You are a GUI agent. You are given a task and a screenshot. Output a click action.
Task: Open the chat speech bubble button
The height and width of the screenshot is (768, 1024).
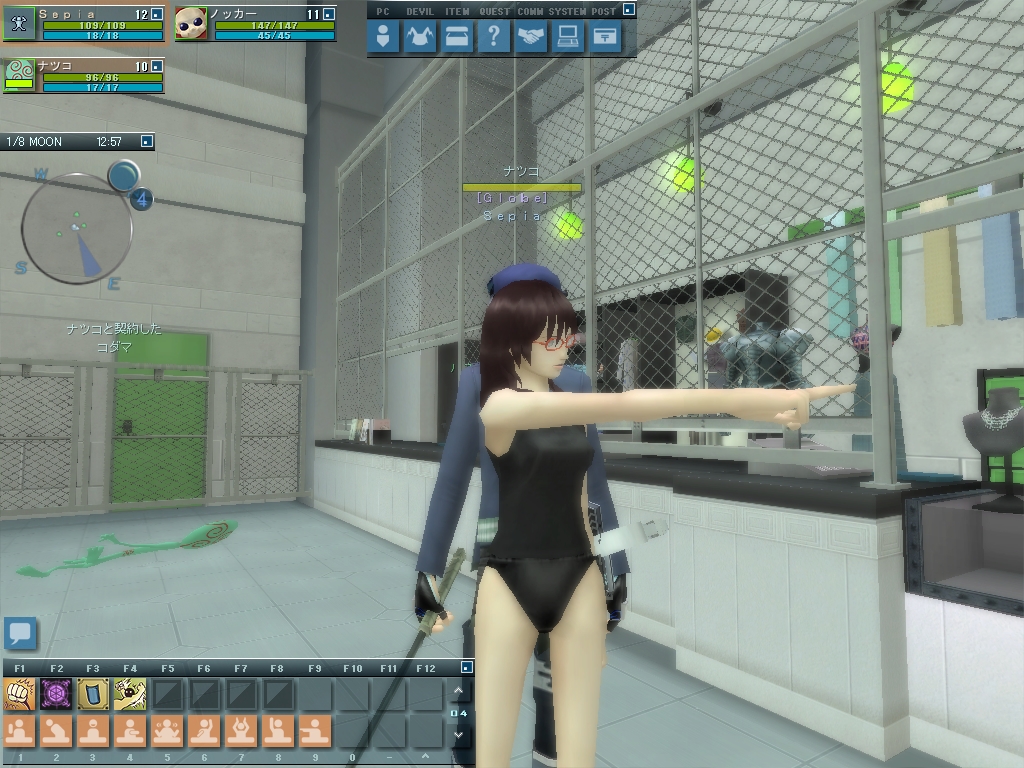(x=20, y=633)
